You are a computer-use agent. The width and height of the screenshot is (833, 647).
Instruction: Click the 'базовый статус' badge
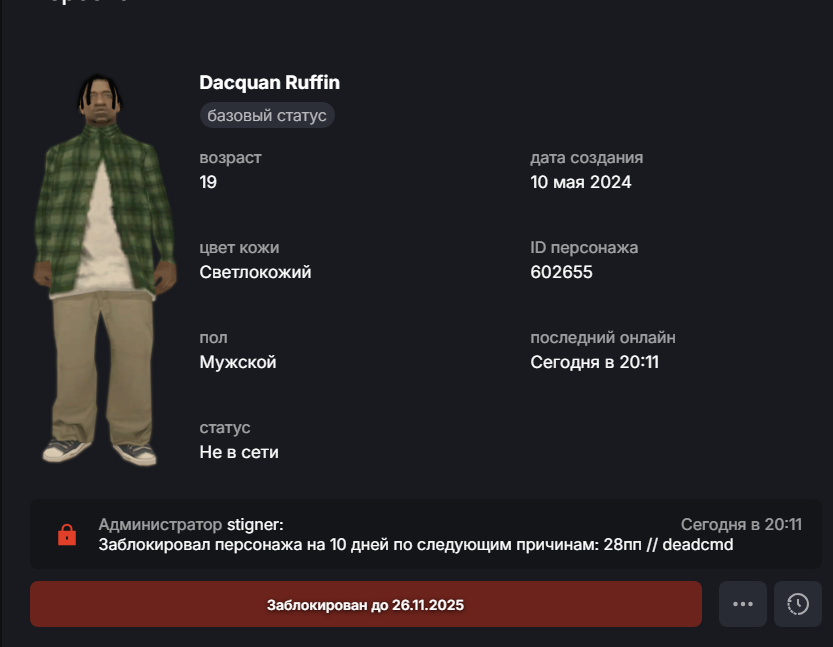[x=267, y=115]
